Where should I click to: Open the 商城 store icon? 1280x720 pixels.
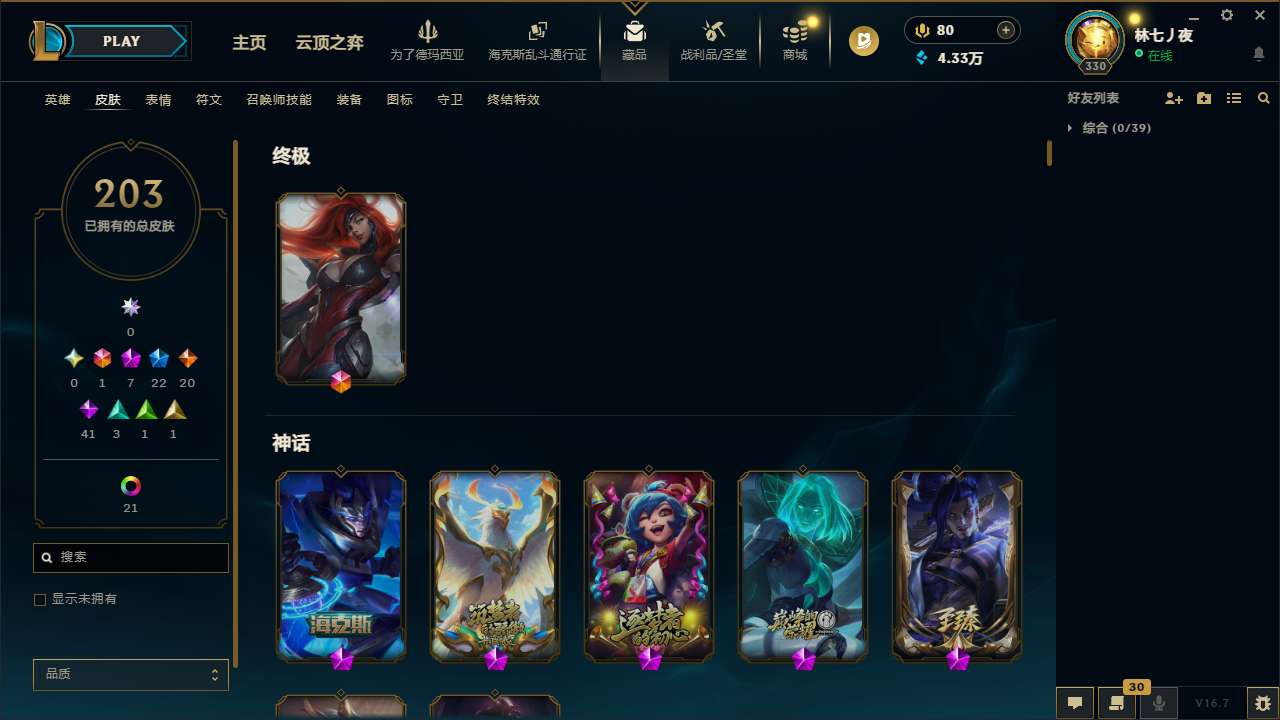(795, 40)
